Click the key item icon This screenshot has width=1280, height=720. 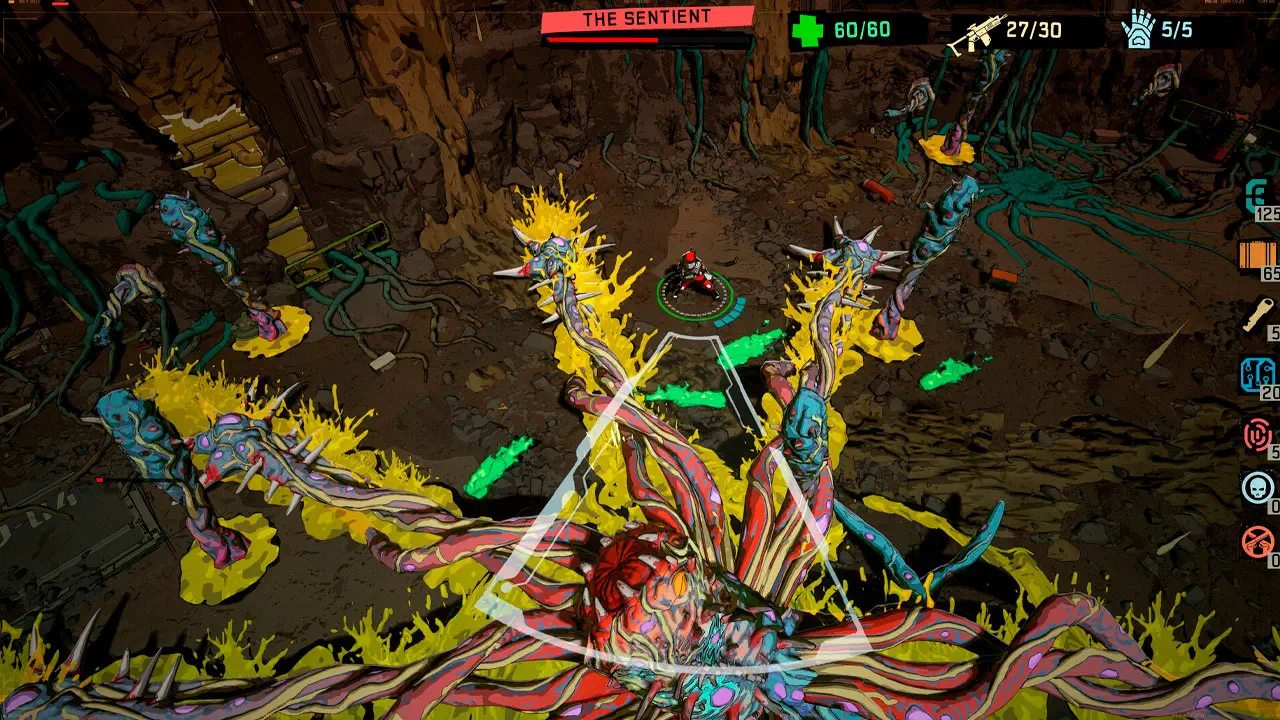click(x=1258, y=315)
